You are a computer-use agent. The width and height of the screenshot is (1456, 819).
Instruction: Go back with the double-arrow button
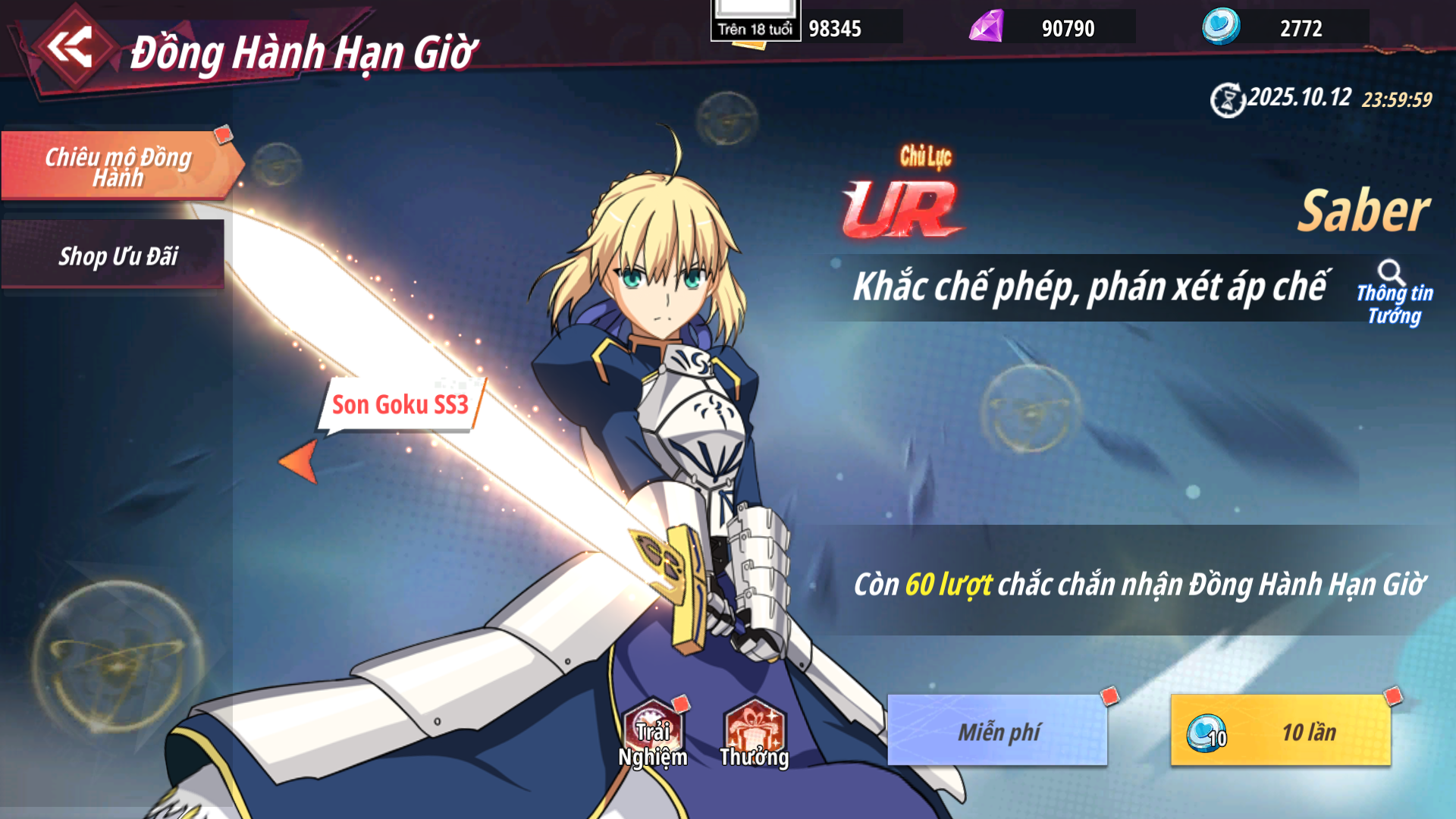click(70, 48)
